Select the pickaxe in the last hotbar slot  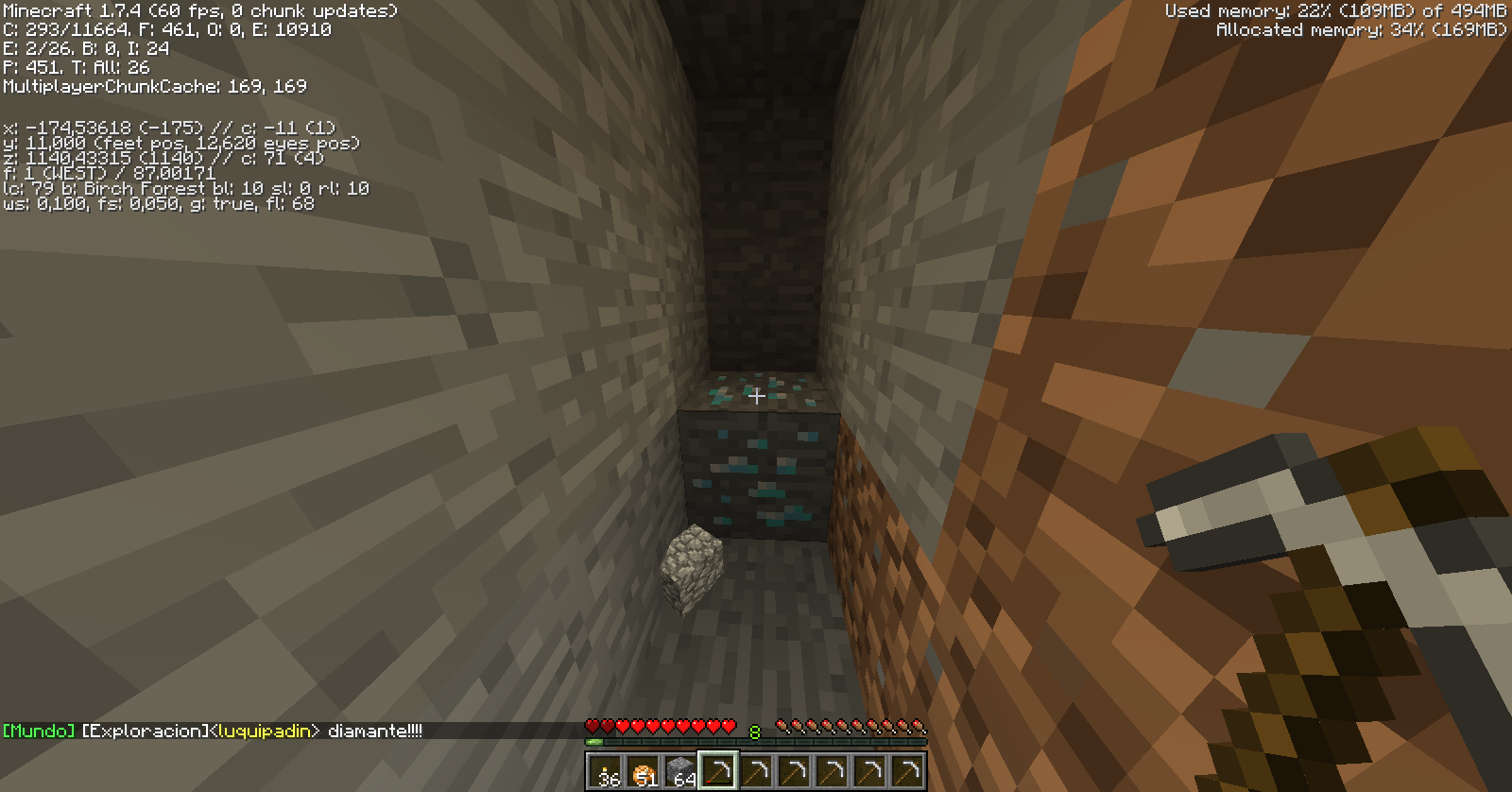tap(905, 770)
